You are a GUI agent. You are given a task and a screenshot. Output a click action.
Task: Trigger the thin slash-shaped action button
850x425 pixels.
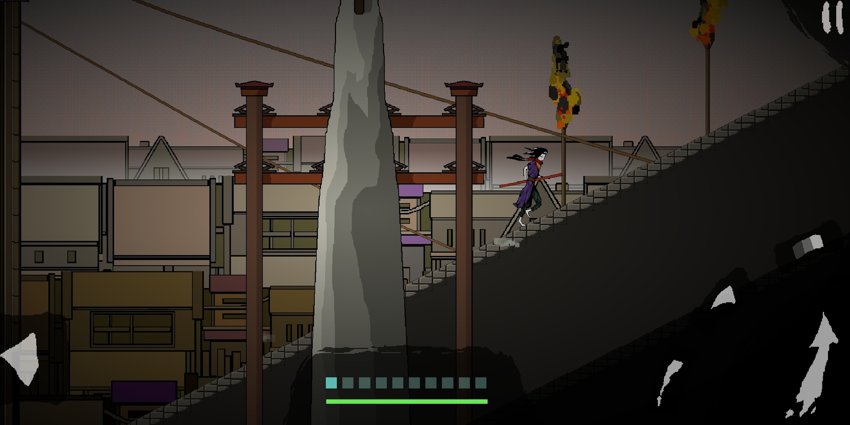pos(669,382)
